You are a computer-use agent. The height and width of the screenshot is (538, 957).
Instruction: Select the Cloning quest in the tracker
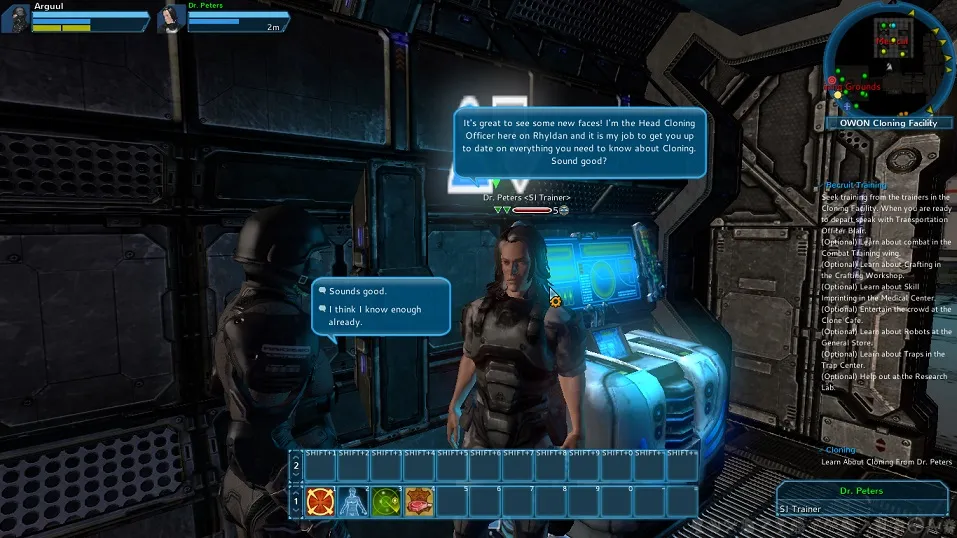(839, 450)
